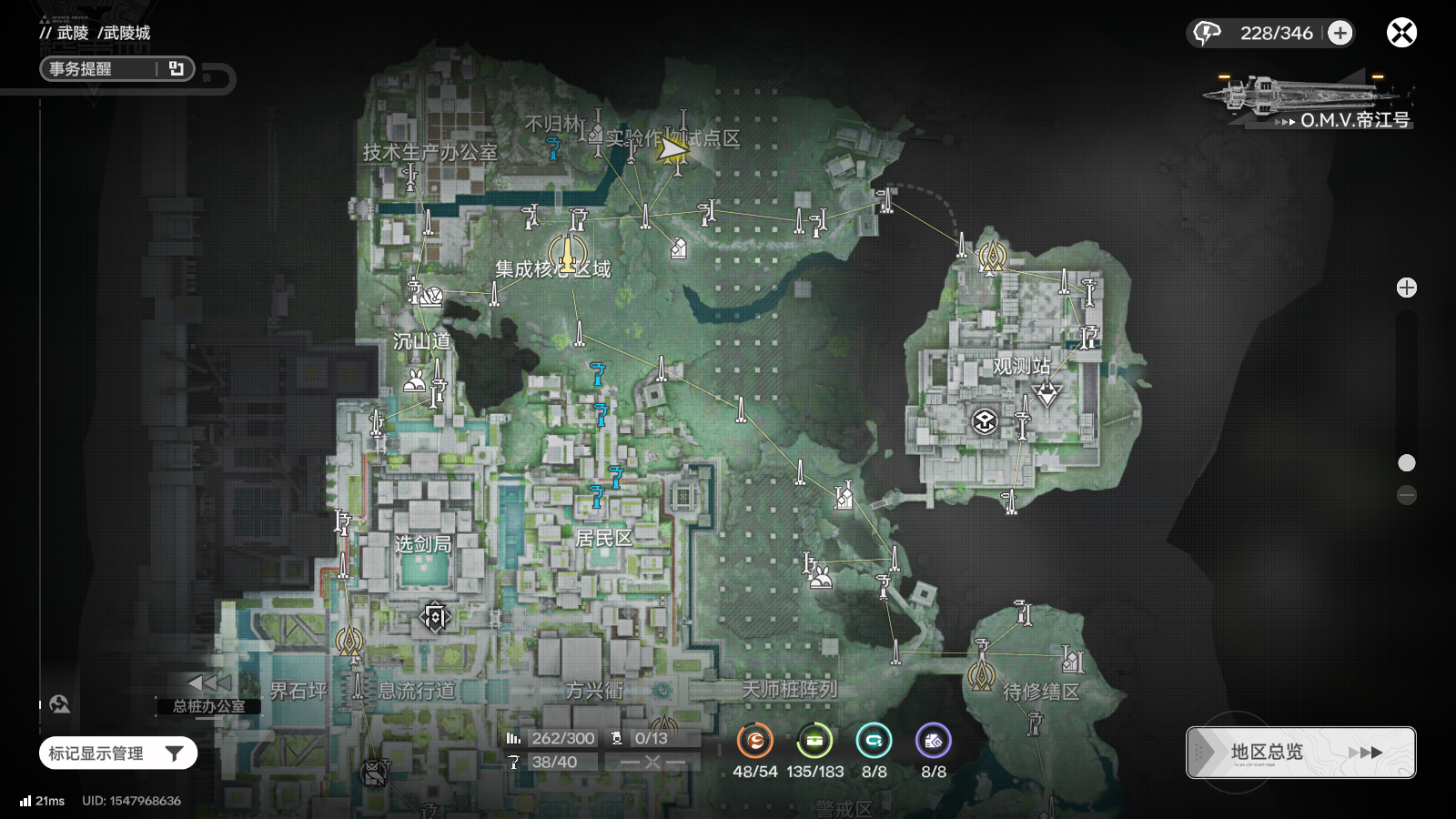The width and height of the screenshot is (1456, 819).
Task: Open the 地区总览 region overview
Action: click(1300, 753)
